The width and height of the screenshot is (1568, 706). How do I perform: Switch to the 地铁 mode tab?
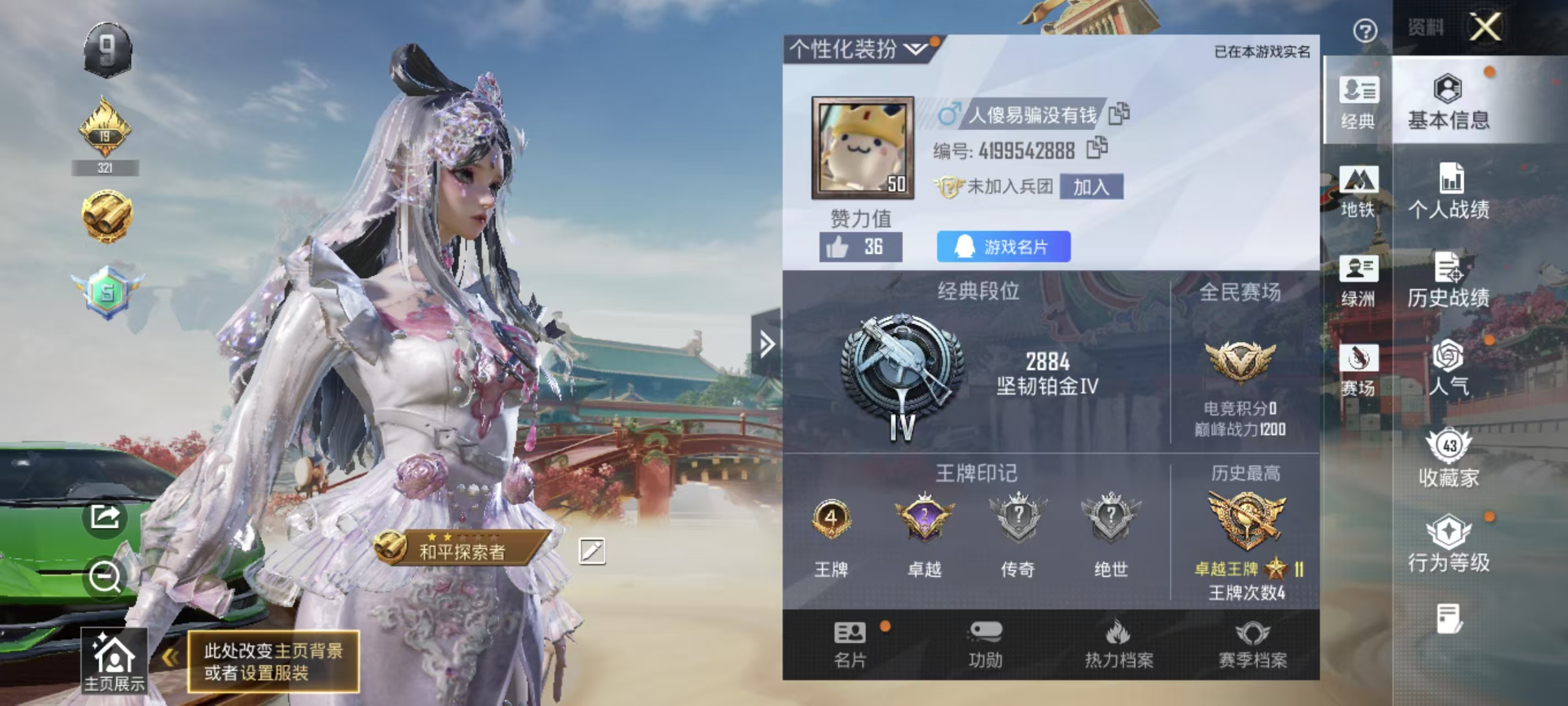click(1357, 191)
